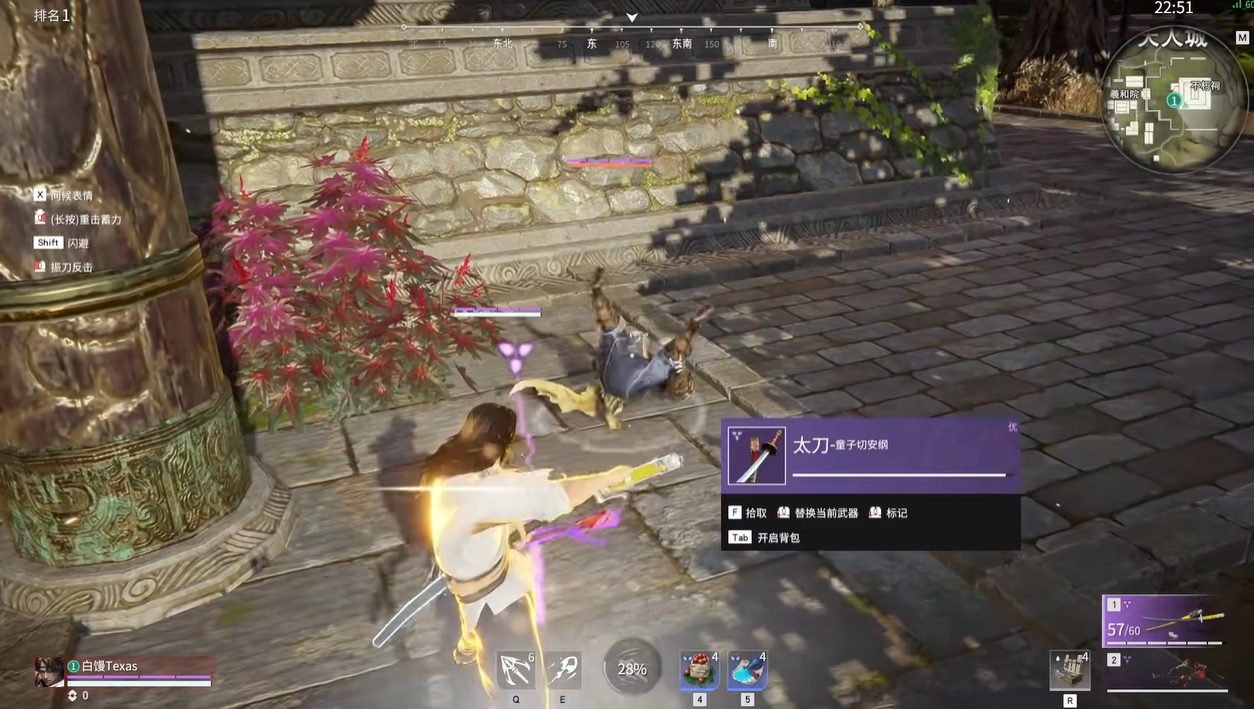The height and width of the screenshot is (709, 1254).
Task: Select the red berry pouch consumable slot
Action: click(699, 670)
